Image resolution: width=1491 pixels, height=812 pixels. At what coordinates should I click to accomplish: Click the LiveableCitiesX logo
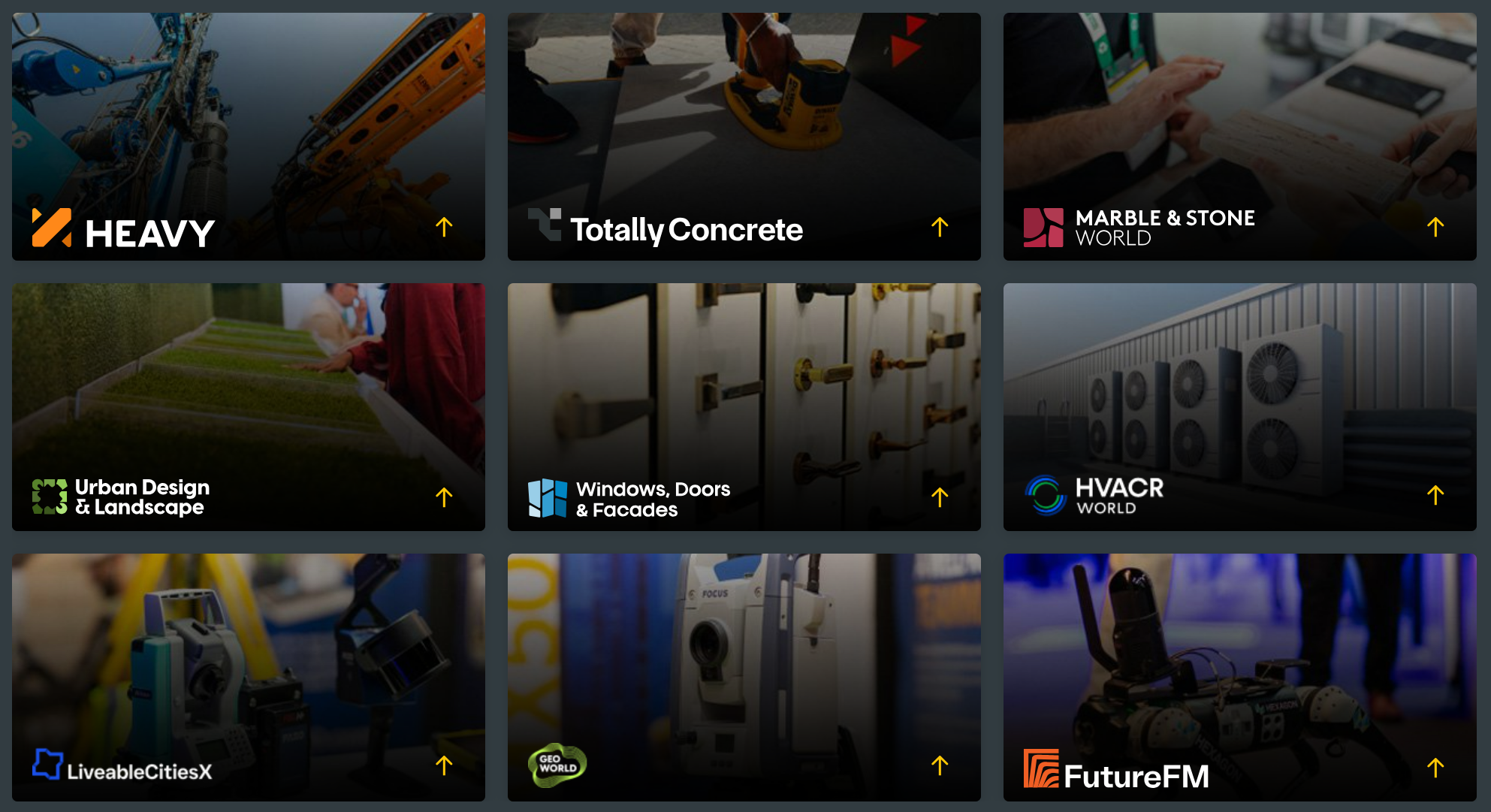click(x=122, y=766)
